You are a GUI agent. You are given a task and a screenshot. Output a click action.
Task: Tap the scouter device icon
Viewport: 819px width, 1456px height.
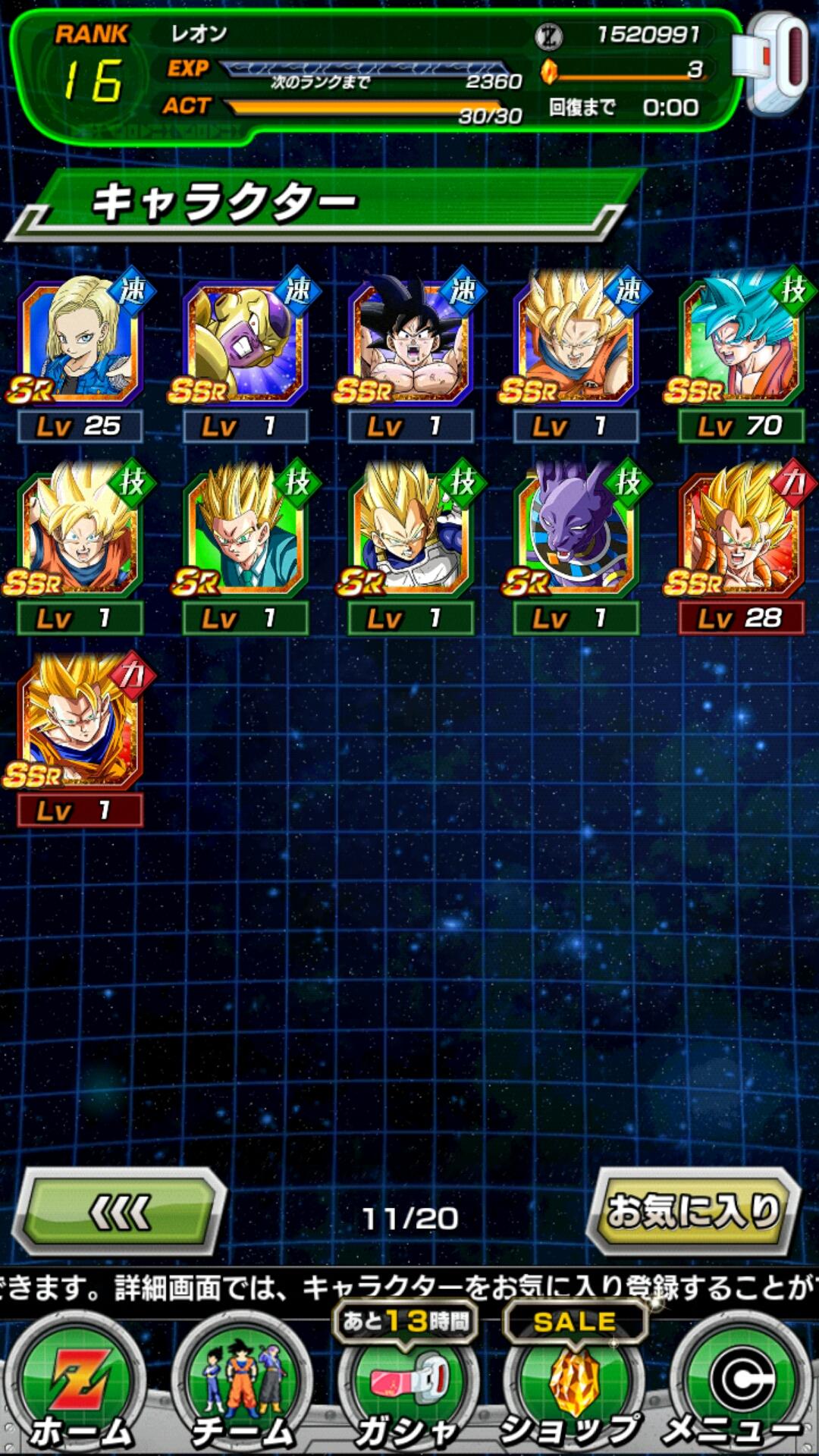coord(775,64)
